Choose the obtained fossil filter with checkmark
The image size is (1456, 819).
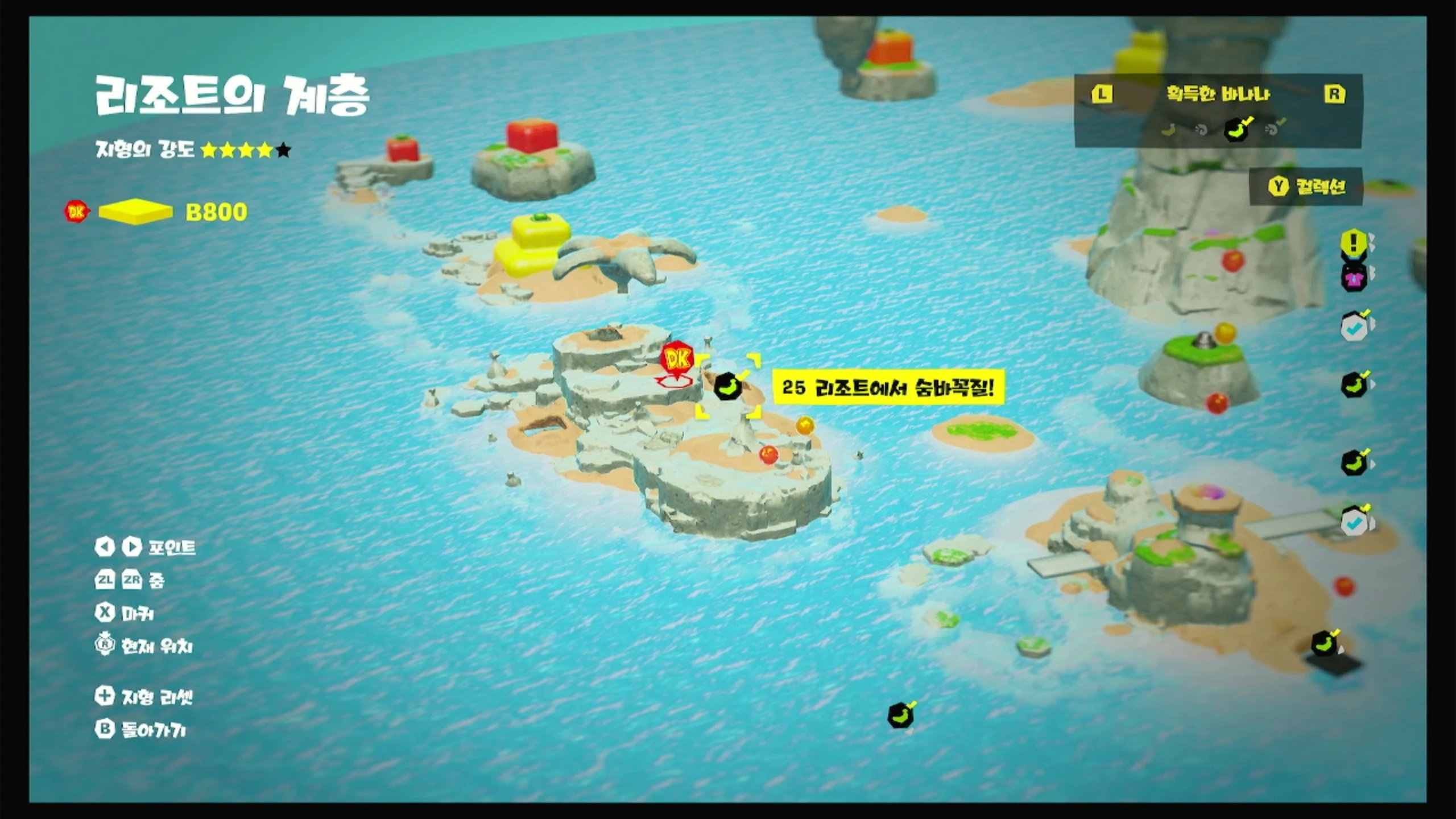[1274, 129]
